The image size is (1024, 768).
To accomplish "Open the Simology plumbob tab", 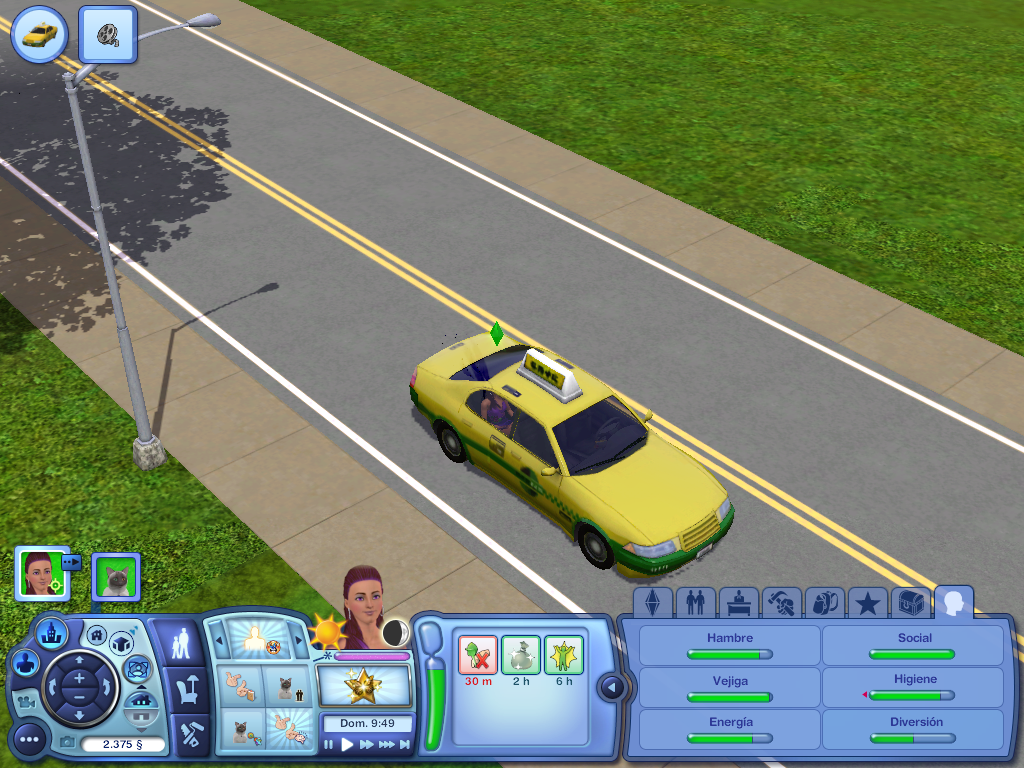I will [652, 603].
